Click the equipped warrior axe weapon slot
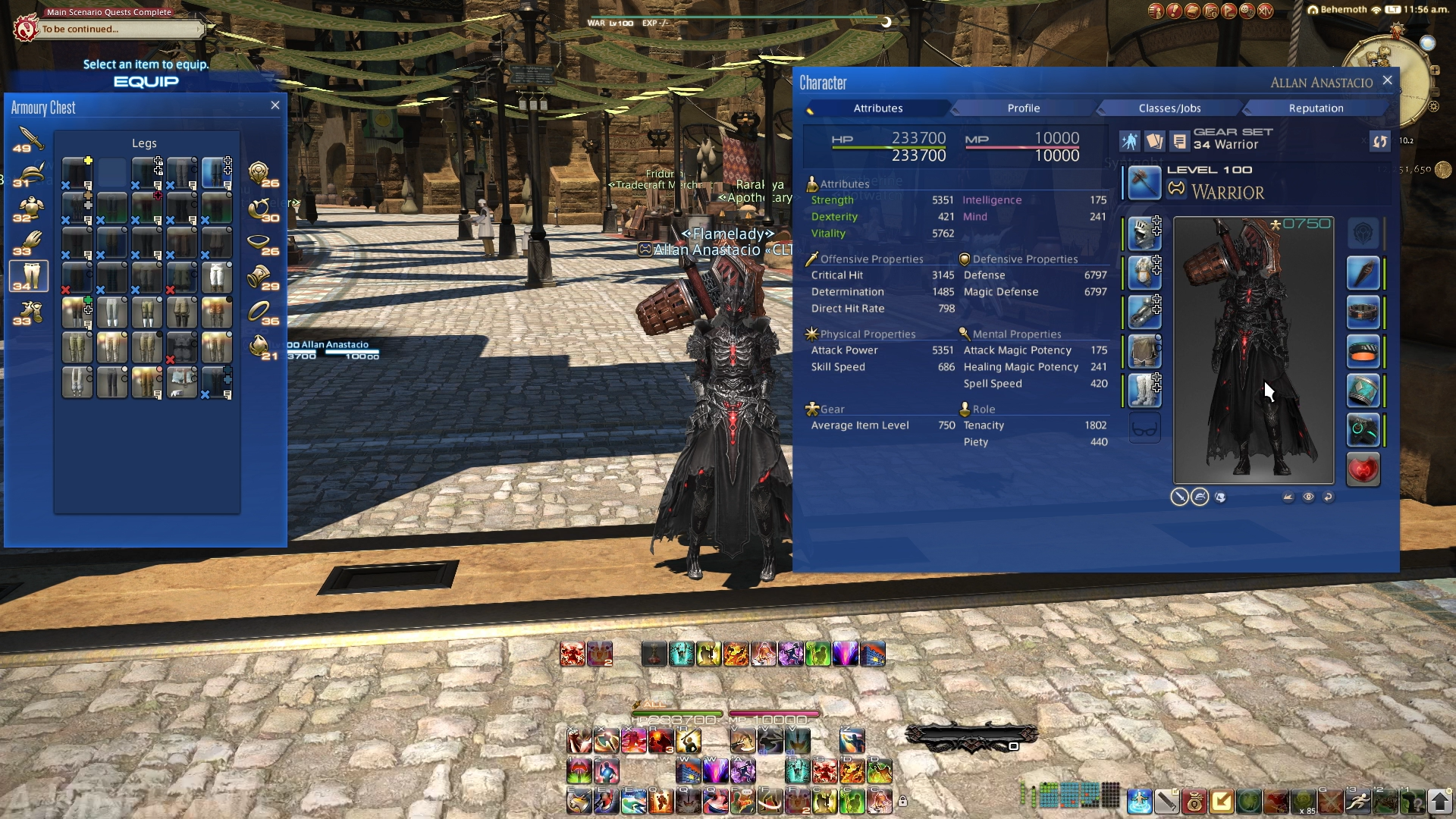Viewport: 1456px width, 819px height. coord(1144,183)
